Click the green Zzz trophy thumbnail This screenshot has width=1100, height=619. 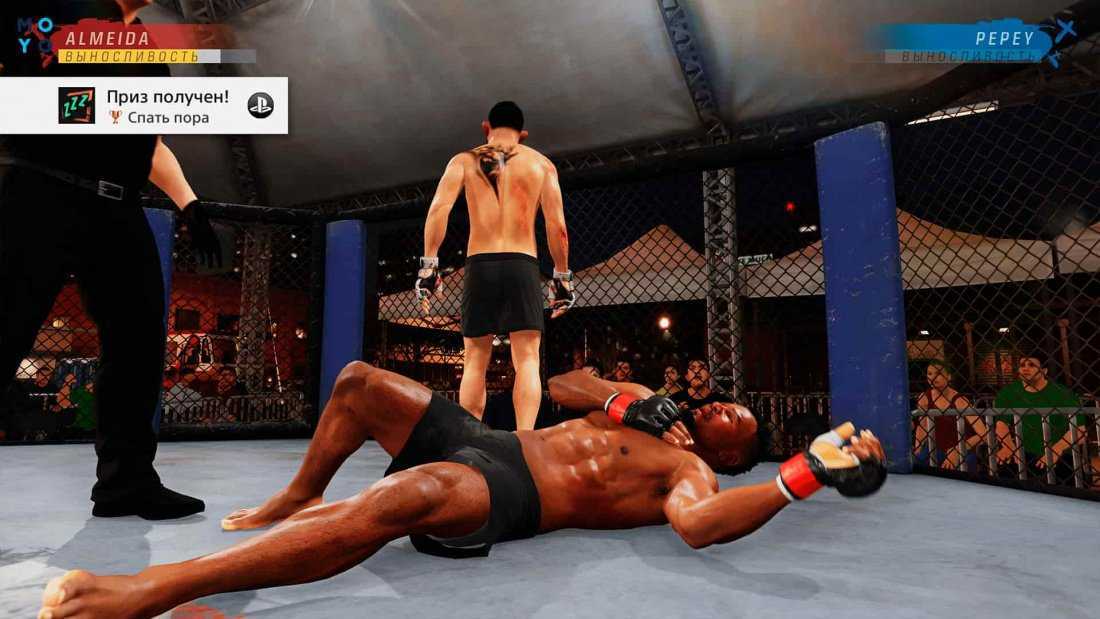point(77,105)
